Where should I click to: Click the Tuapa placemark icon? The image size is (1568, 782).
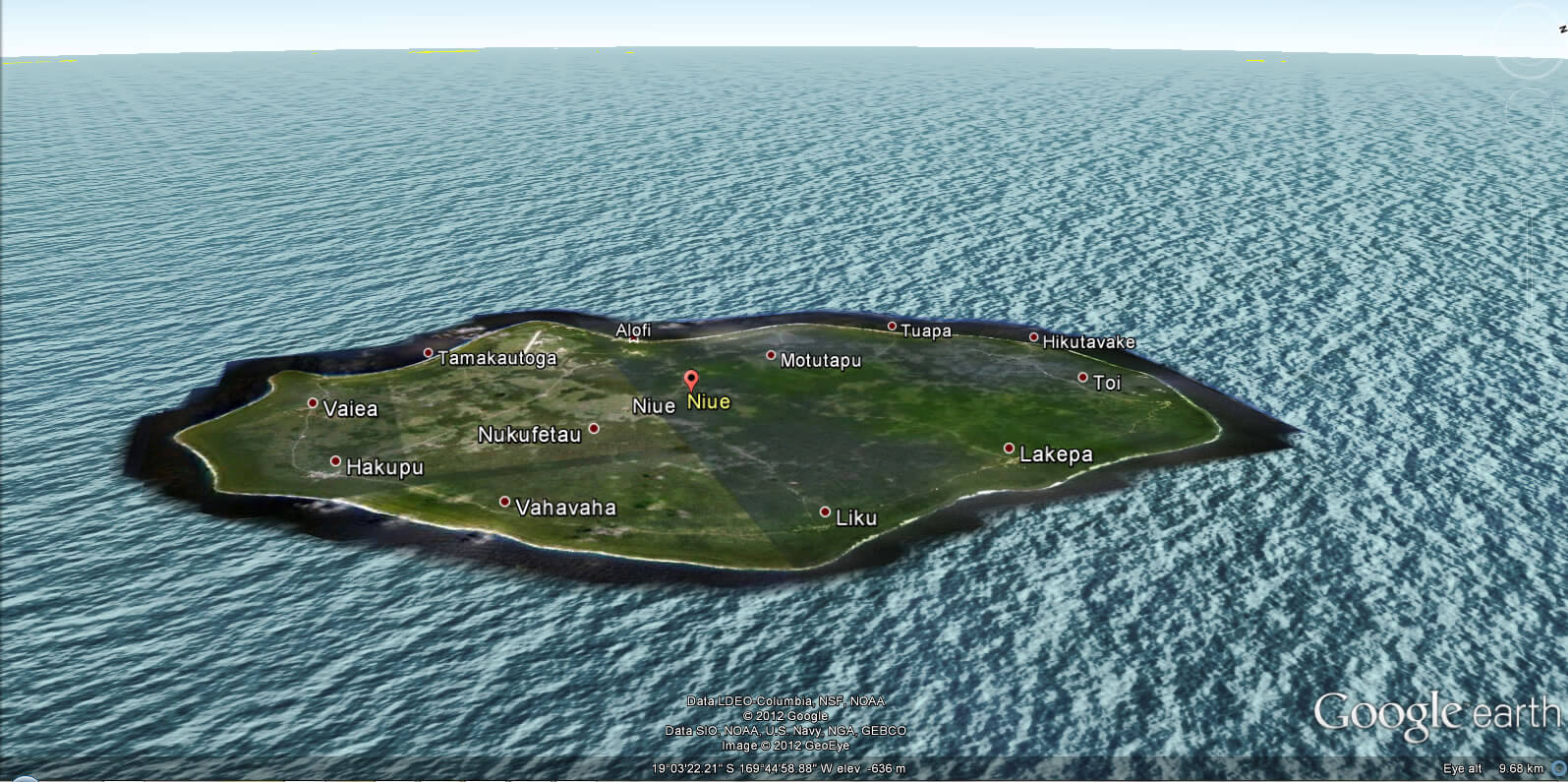[892, 326]
